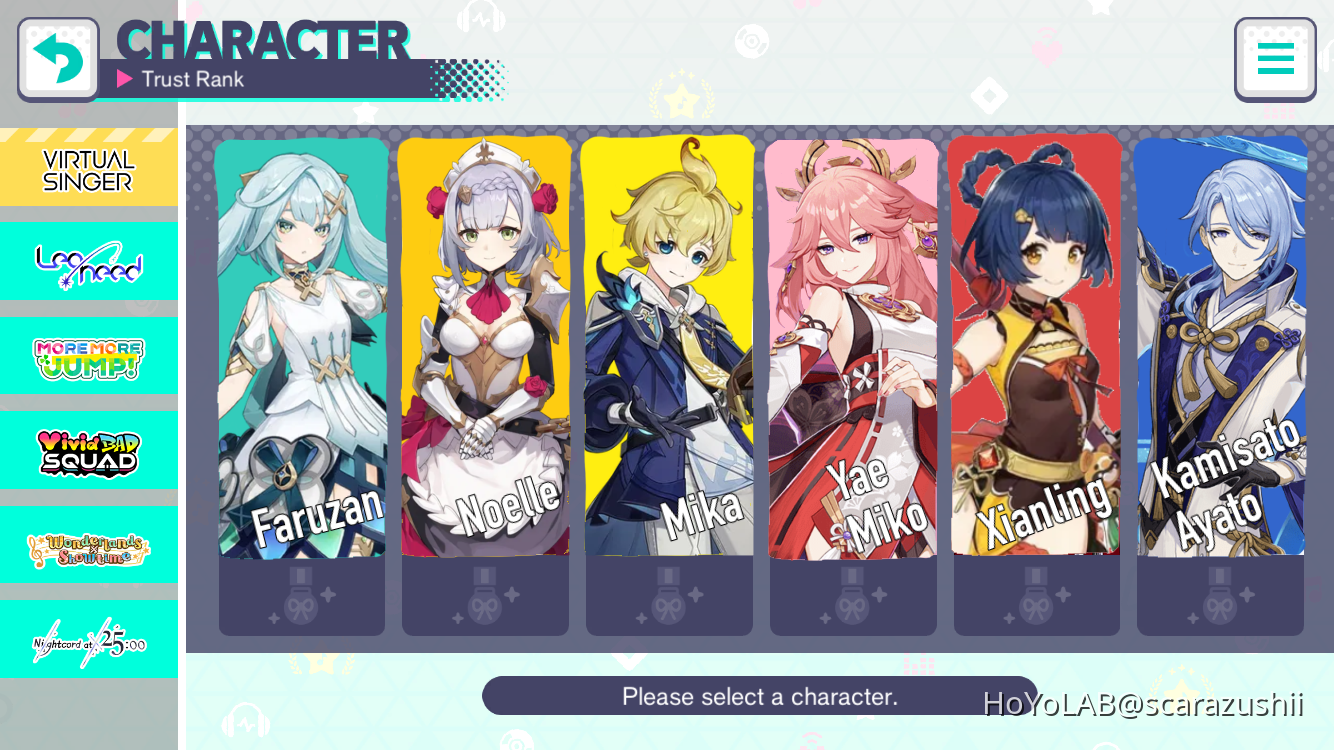Switch to the MORE MORE JUMP! group tab

(x=88, y=356)
